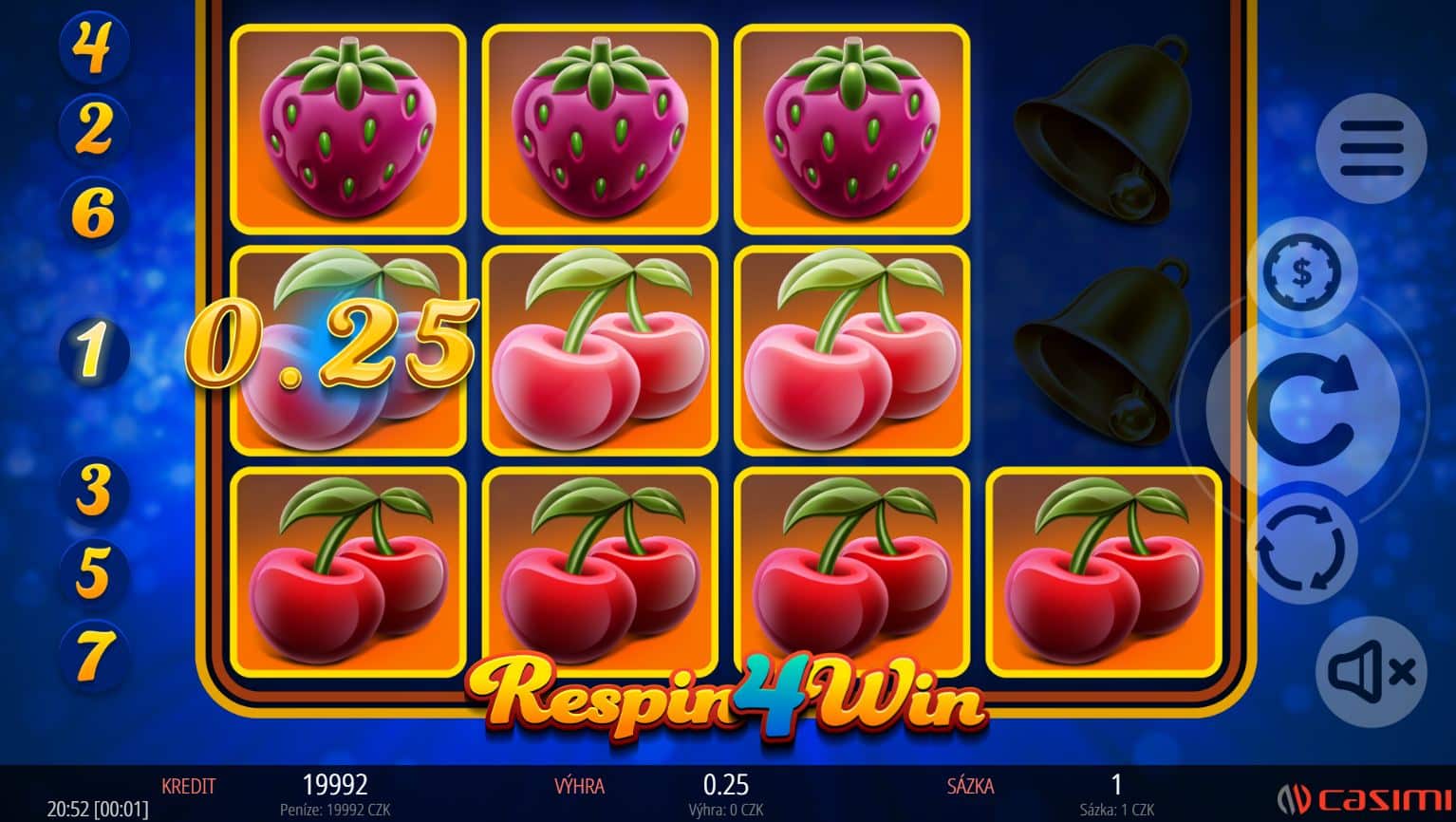
Task: Select payline number 1 indicator
Action: 92,350
